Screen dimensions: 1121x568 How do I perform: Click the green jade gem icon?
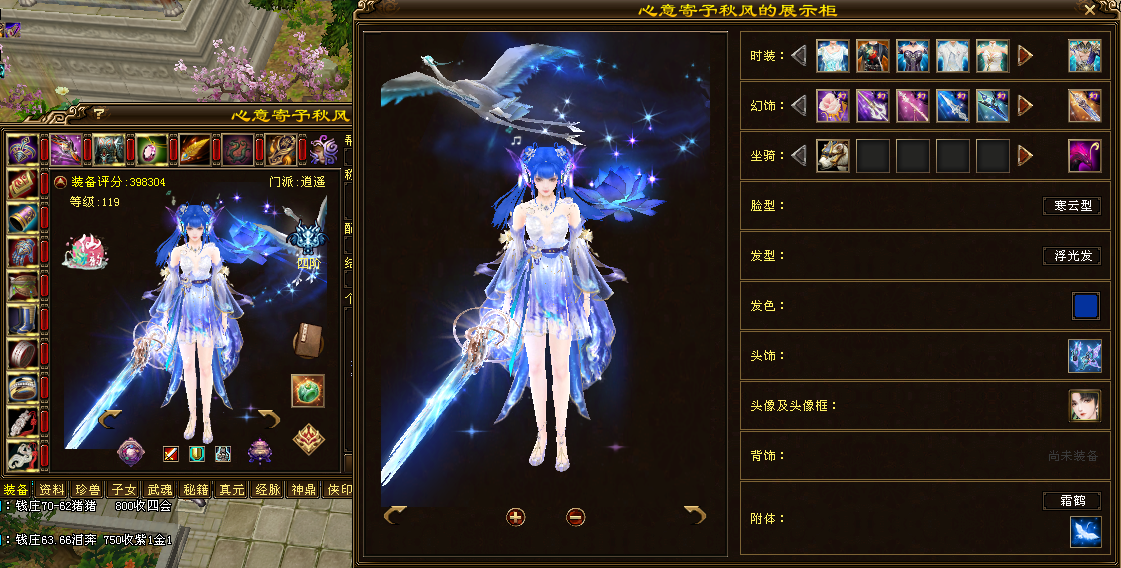tap(307, 390)
